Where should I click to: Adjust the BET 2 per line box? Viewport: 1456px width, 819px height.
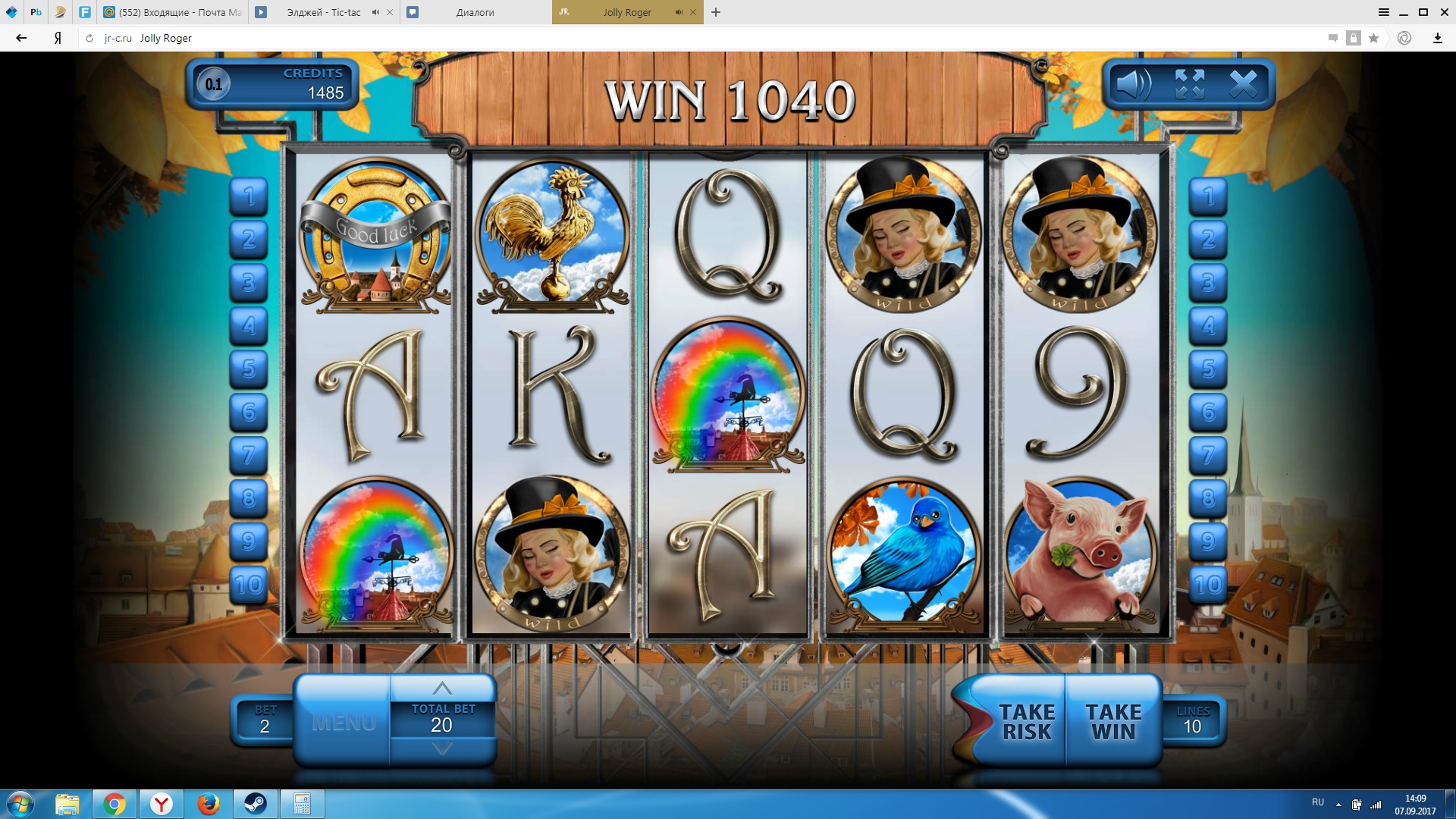tap(264, 720)
